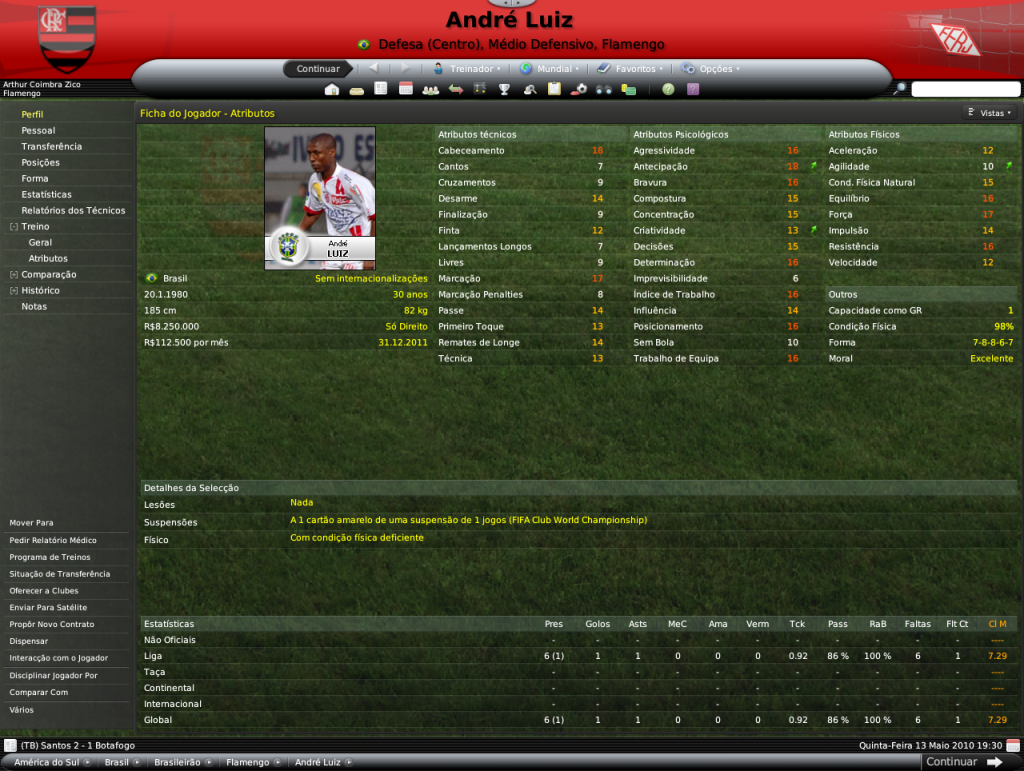This screenshot has height=771, width=1024.
Task: Click the top Continuar button
Action: click(x=318, y=69)
